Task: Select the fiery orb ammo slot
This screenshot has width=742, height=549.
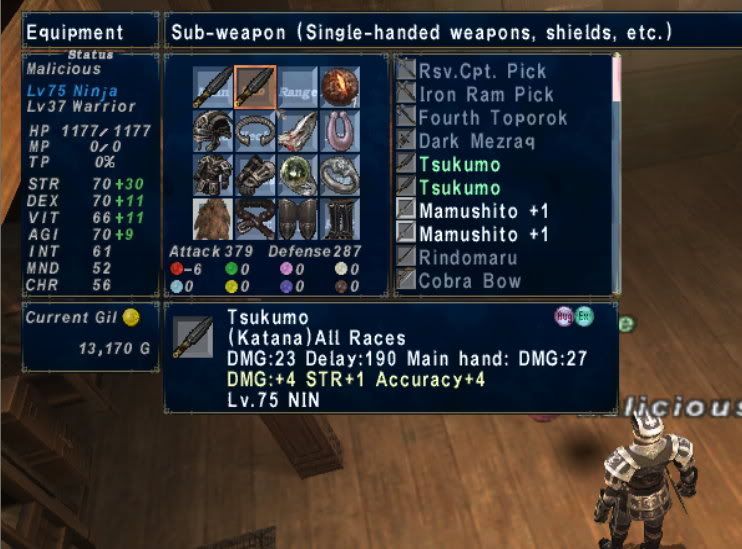Action: click(339, 88)
